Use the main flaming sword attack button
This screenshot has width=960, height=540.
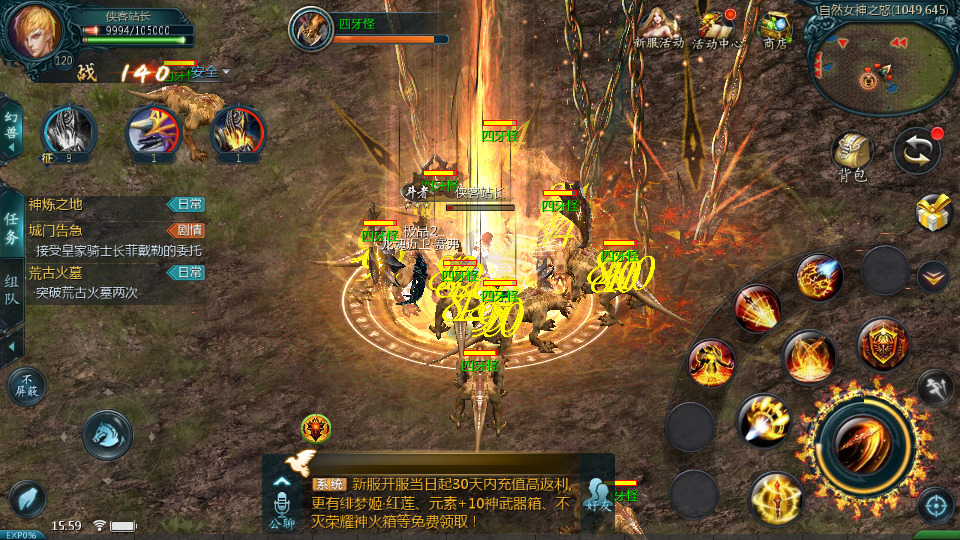coord(861,438)
